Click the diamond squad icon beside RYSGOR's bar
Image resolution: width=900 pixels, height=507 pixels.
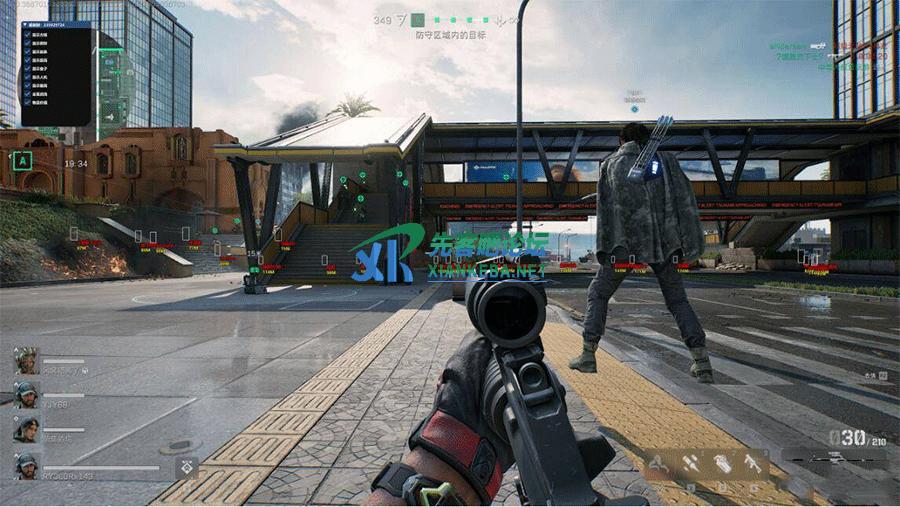tap(187, 467)
